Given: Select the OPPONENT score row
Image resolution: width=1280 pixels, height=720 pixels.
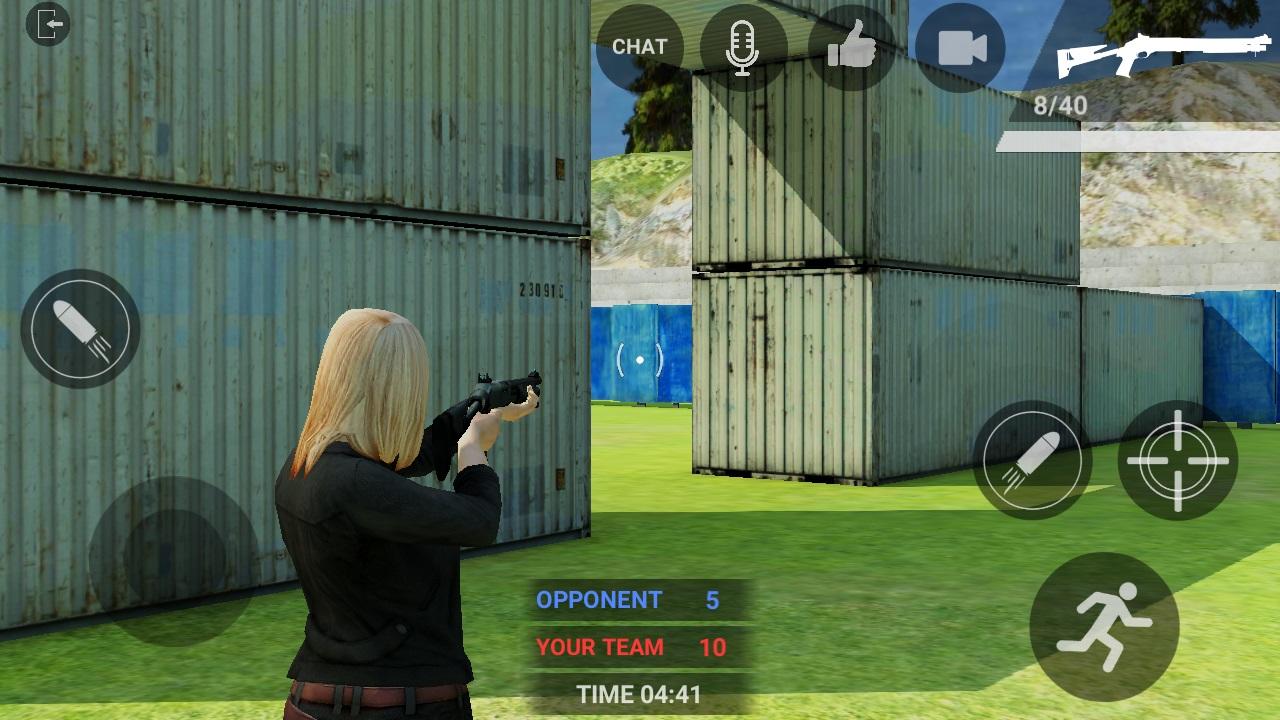Looking at the screenshot, I should coord(629,601).
